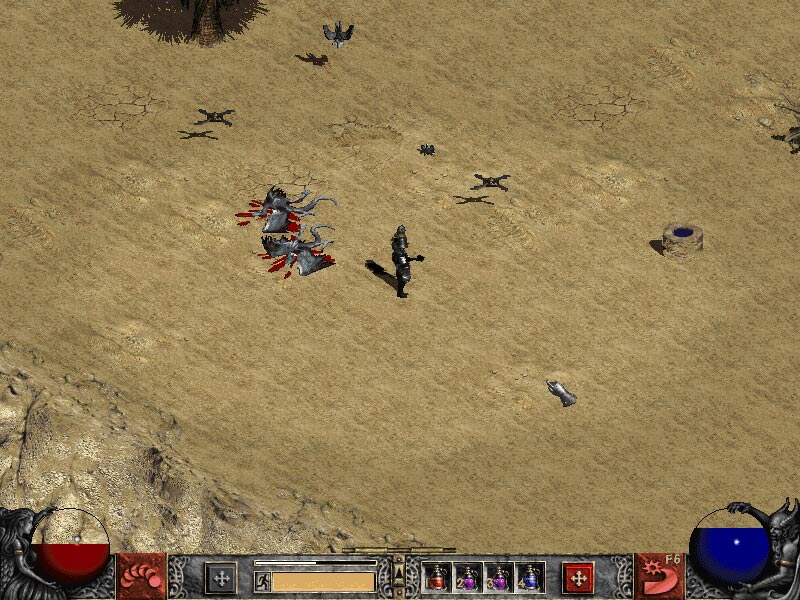Use the purple potion in belt slot 3
Viewport: 800px width, 600px height.
[499, 577]
